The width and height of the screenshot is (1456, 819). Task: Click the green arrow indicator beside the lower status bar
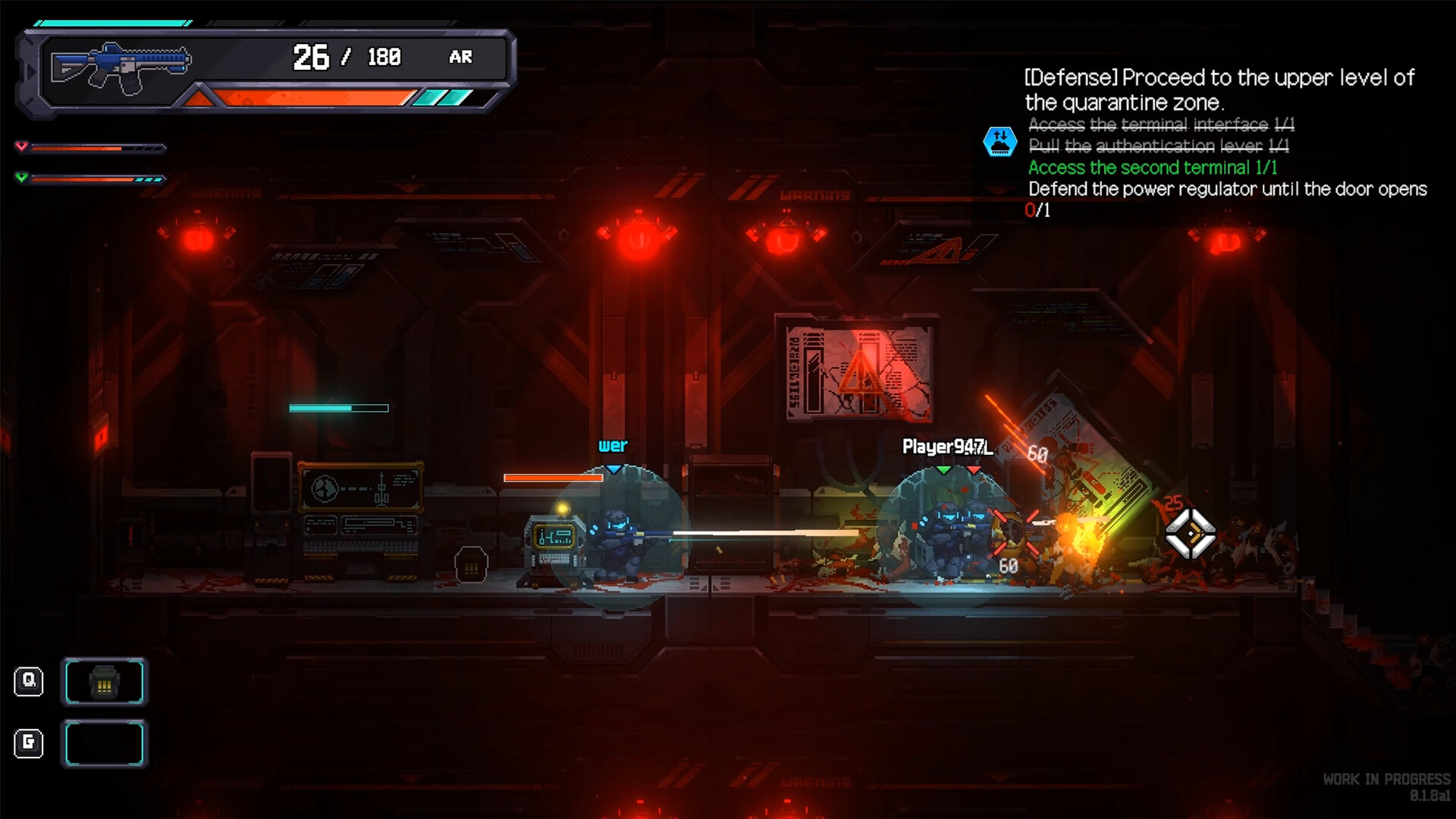(x=21, y=179)
